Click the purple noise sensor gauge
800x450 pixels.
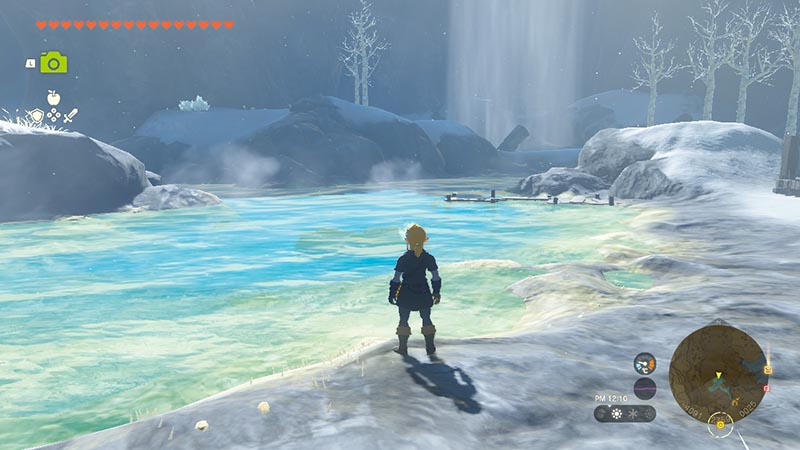[645, 388]
